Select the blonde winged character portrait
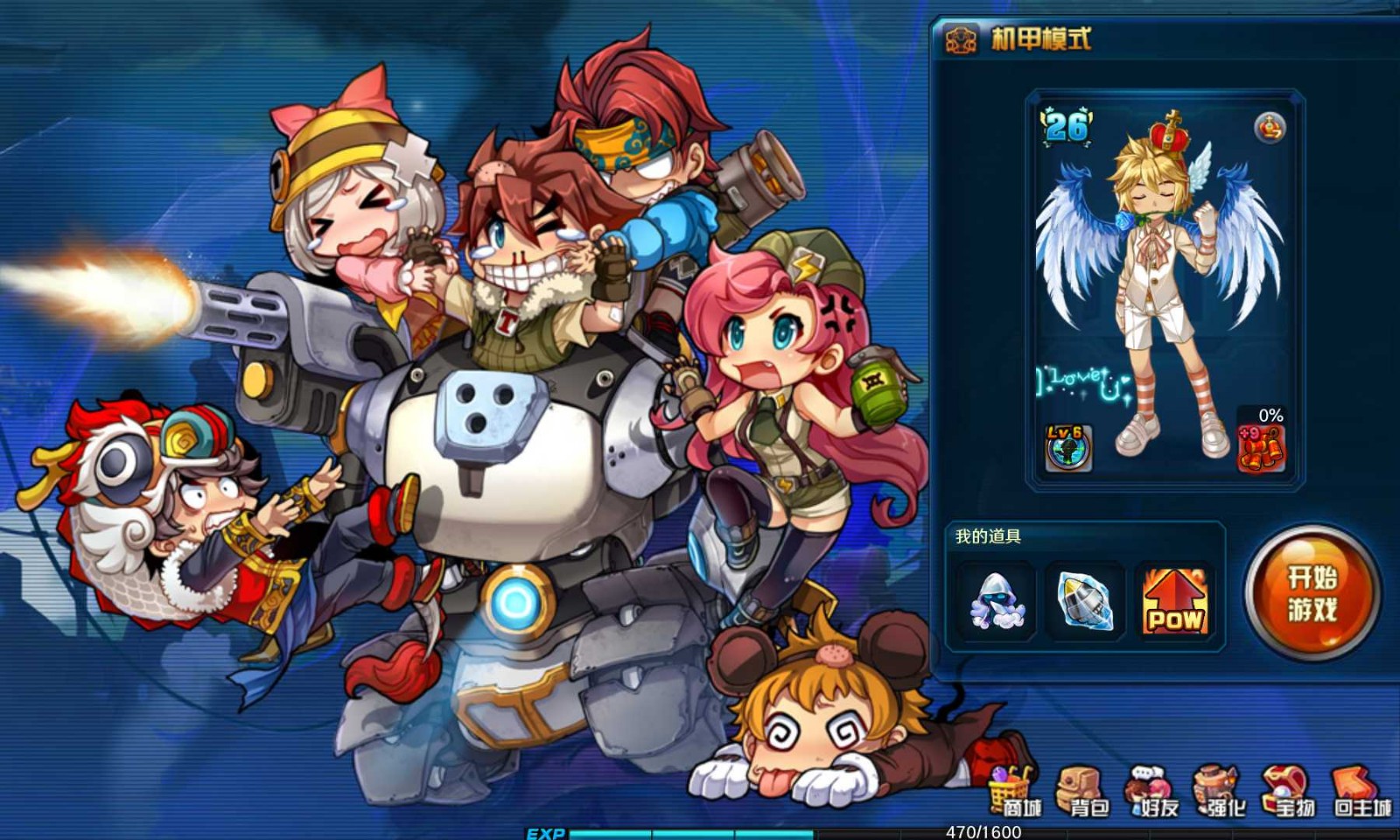This screenshot has height=840, width=1400. (1159, 289)
